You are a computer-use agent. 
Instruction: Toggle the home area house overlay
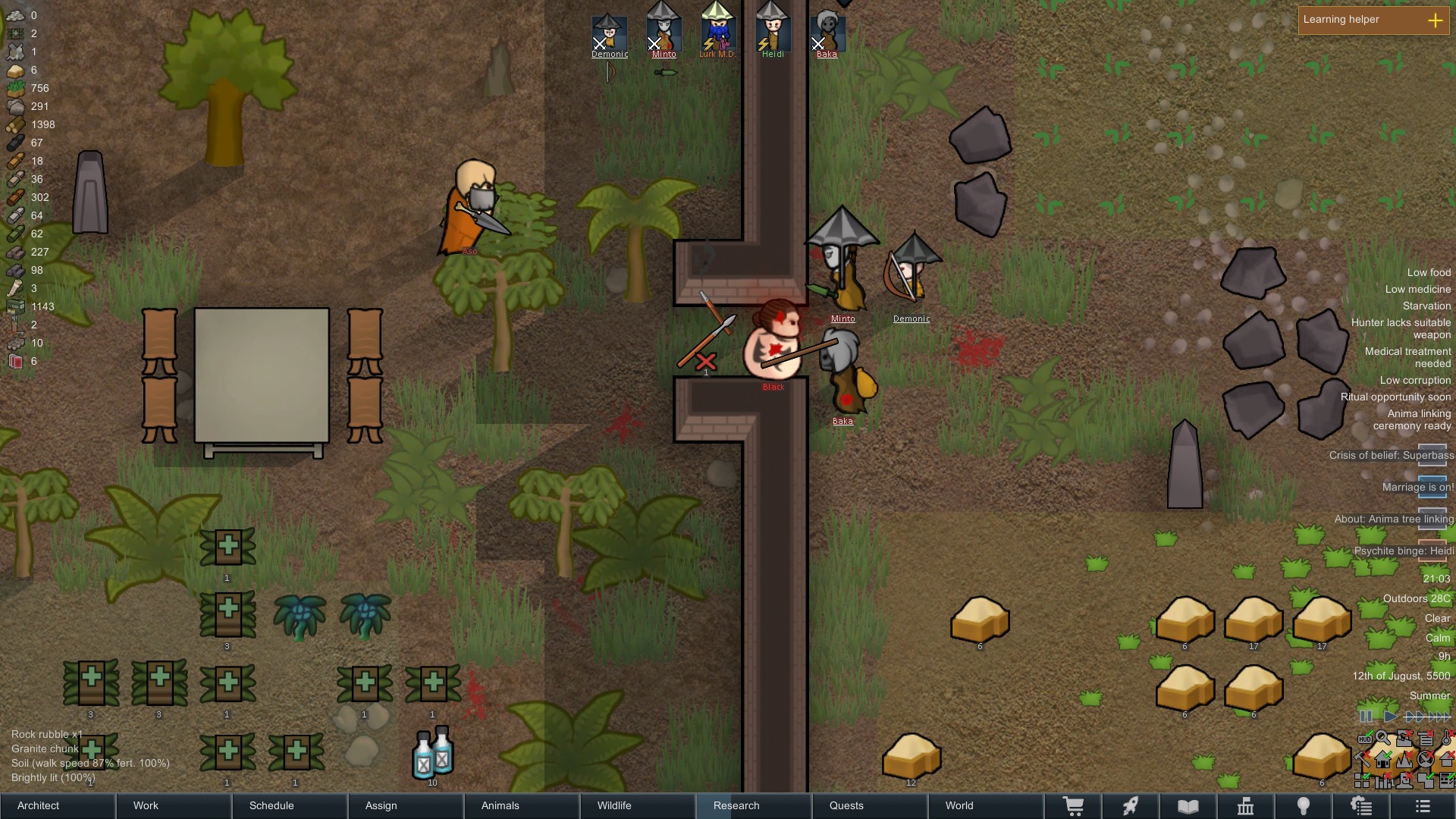point(1382,760)
